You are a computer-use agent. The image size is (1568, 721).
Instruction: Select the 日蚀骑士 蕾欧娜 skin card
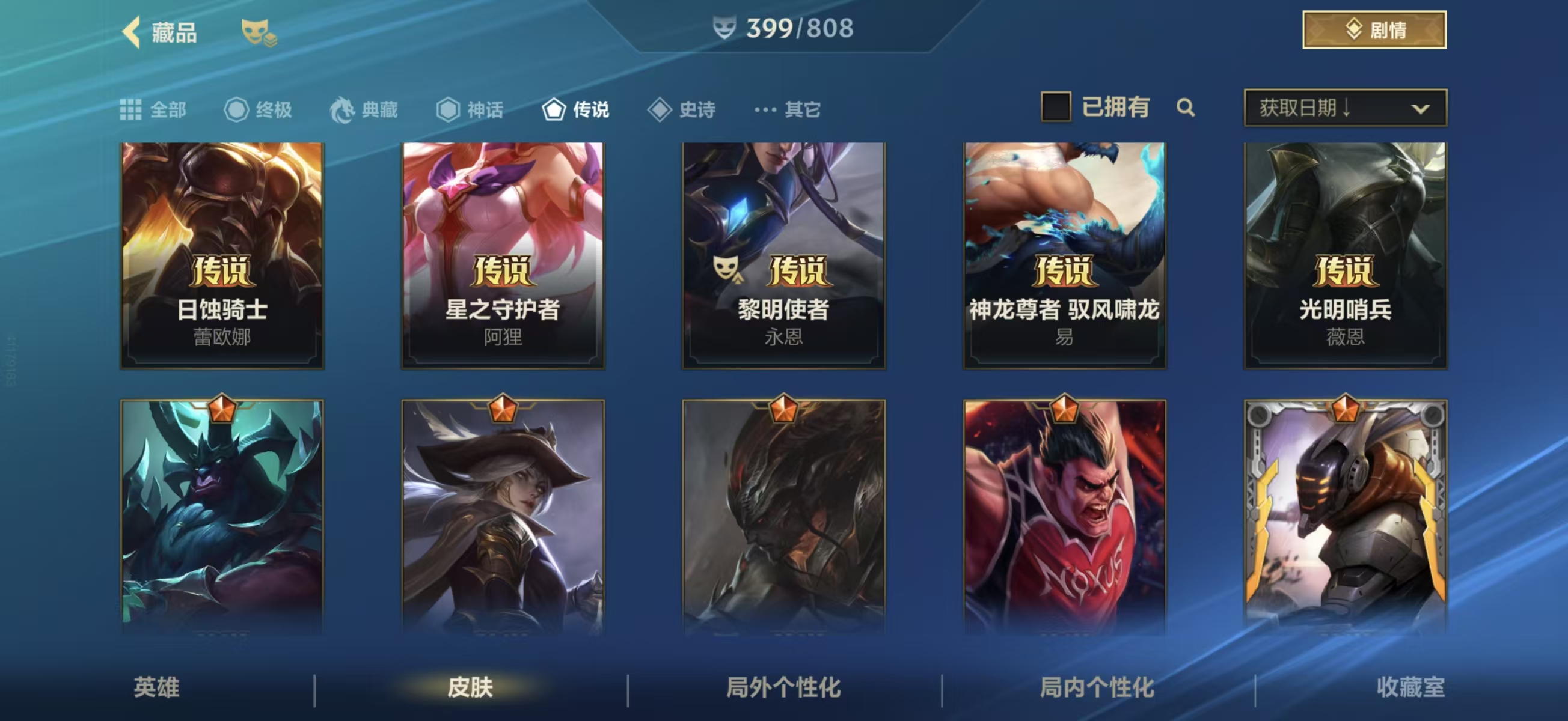point(222,255)
